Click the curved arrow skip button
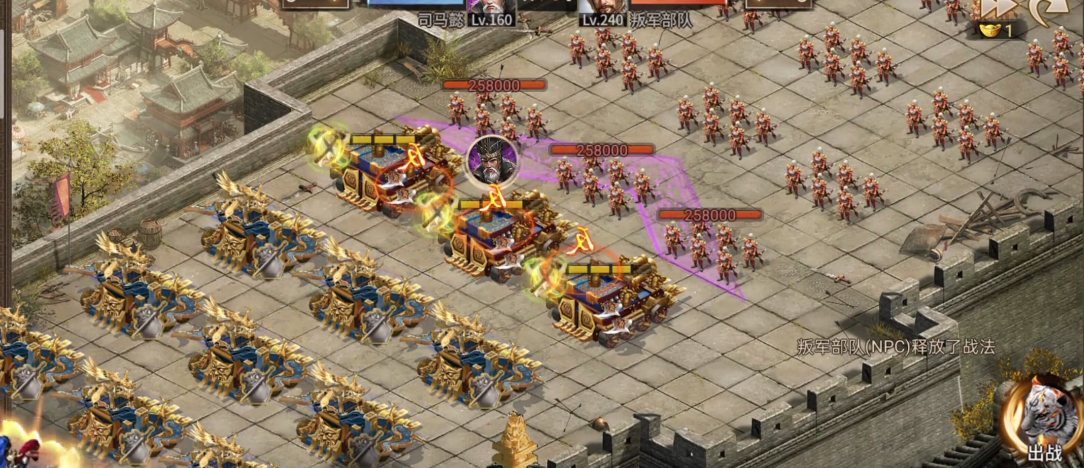 [1049, 10]
